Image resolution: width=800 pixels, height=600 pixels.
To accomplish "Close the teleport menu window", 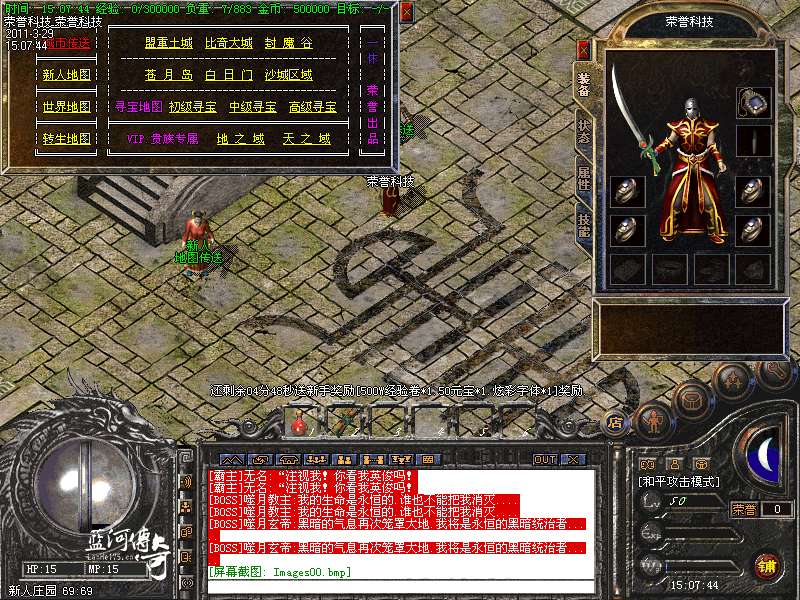I will click(406, 12).
